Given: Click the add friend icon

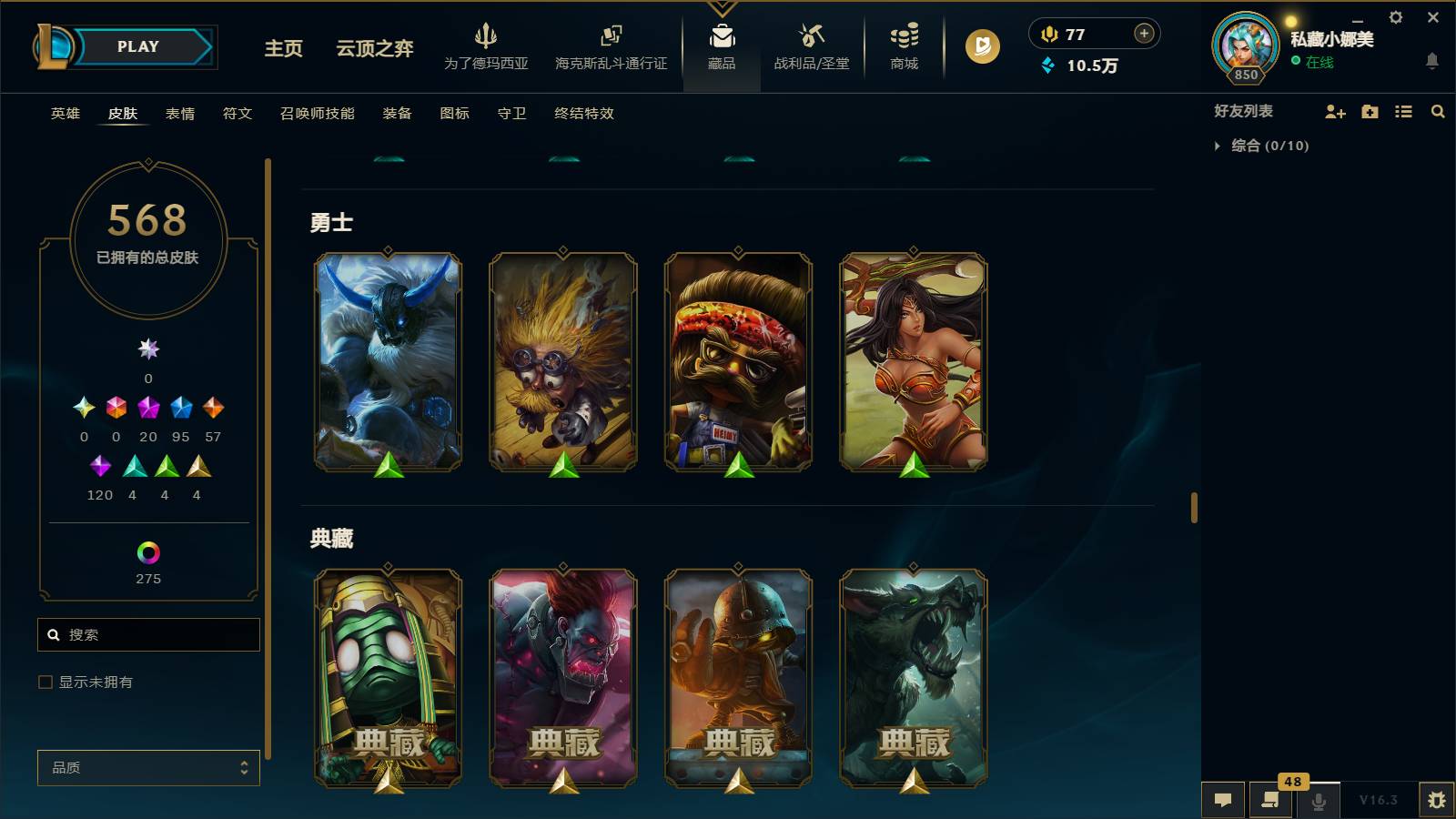Looking at the screenshot, I should click(x=1334, y=112).
